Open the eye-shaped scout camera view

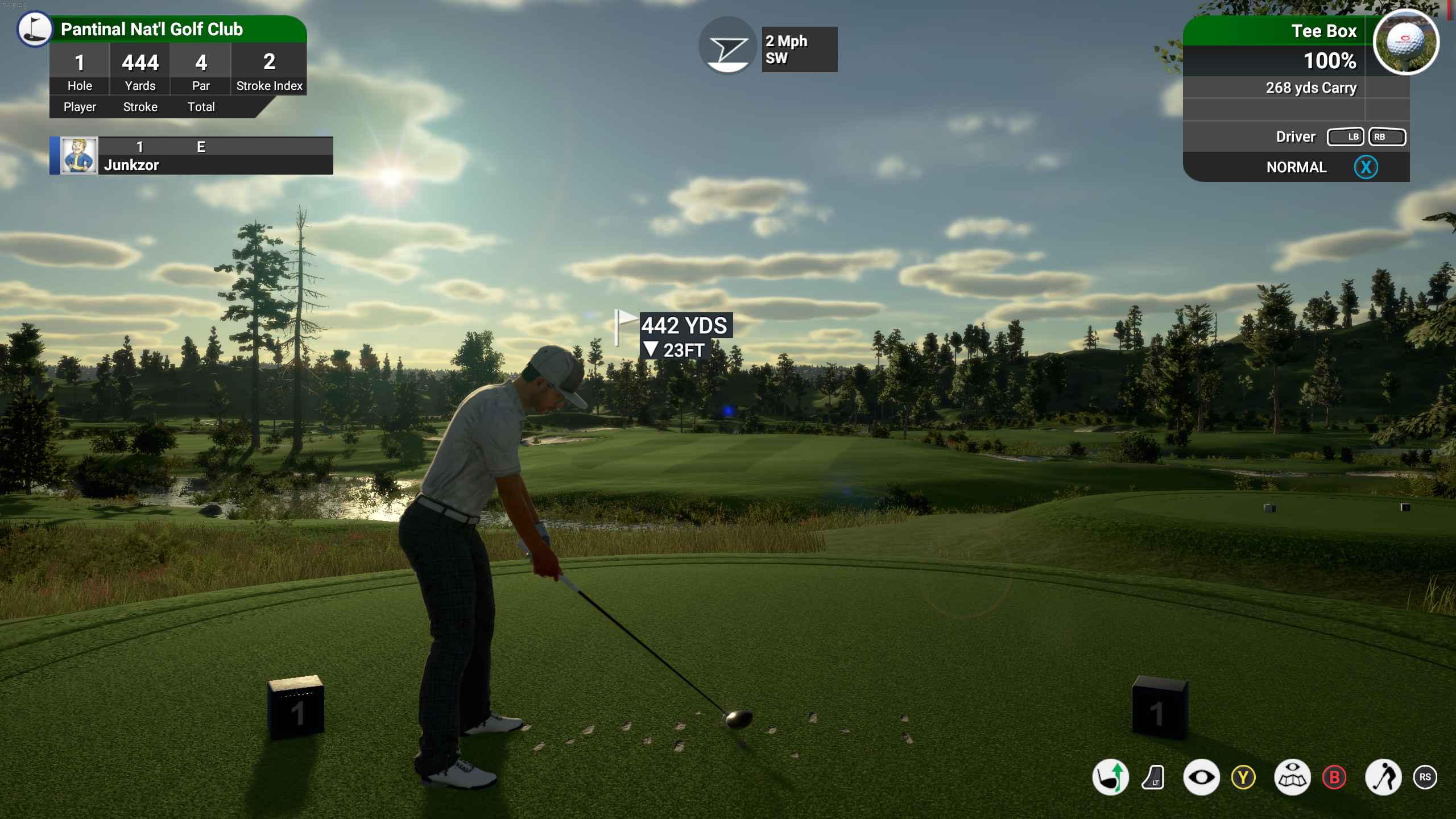1201,777
